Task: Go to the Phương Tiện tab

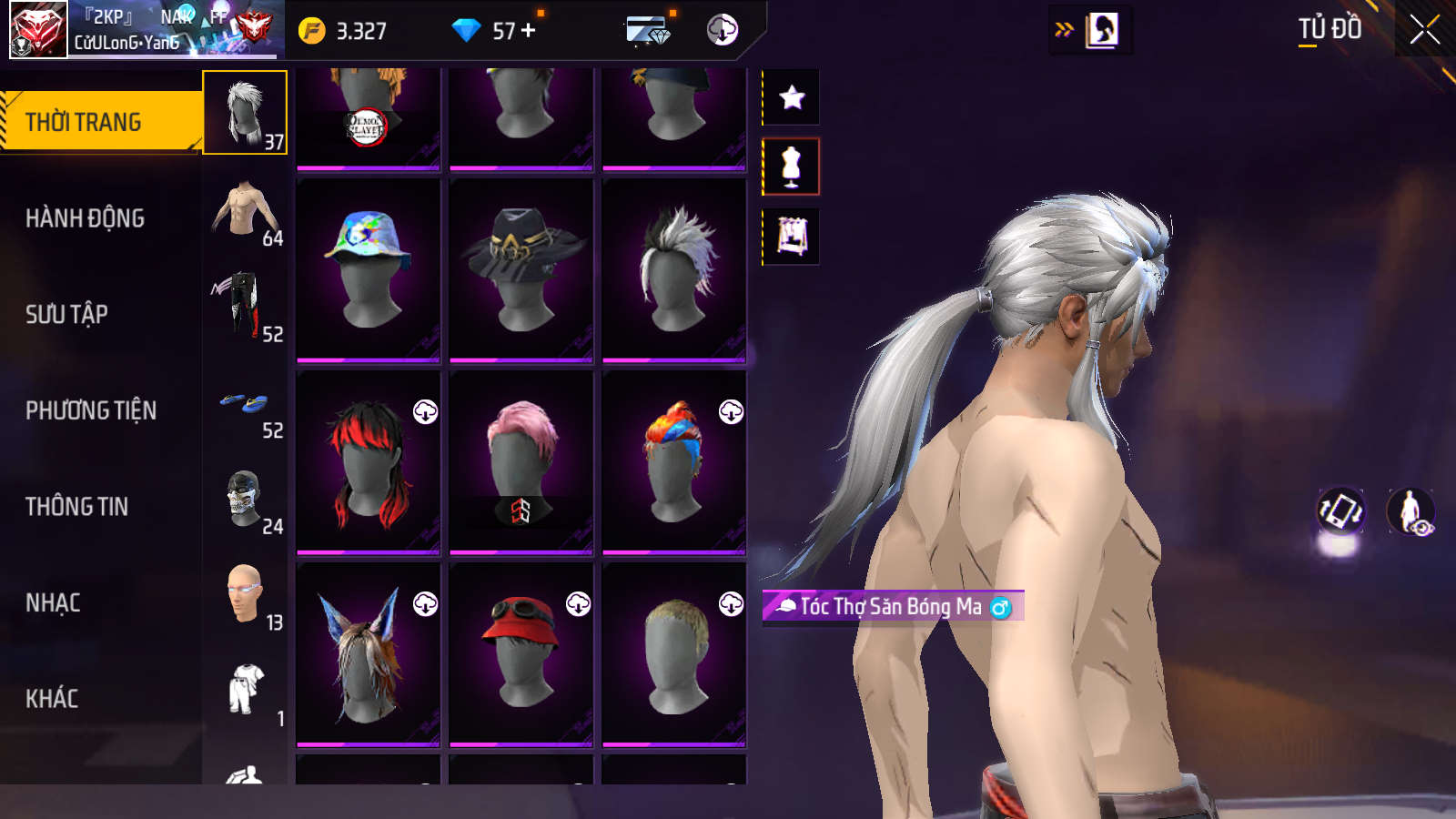Action: point(91,410)
